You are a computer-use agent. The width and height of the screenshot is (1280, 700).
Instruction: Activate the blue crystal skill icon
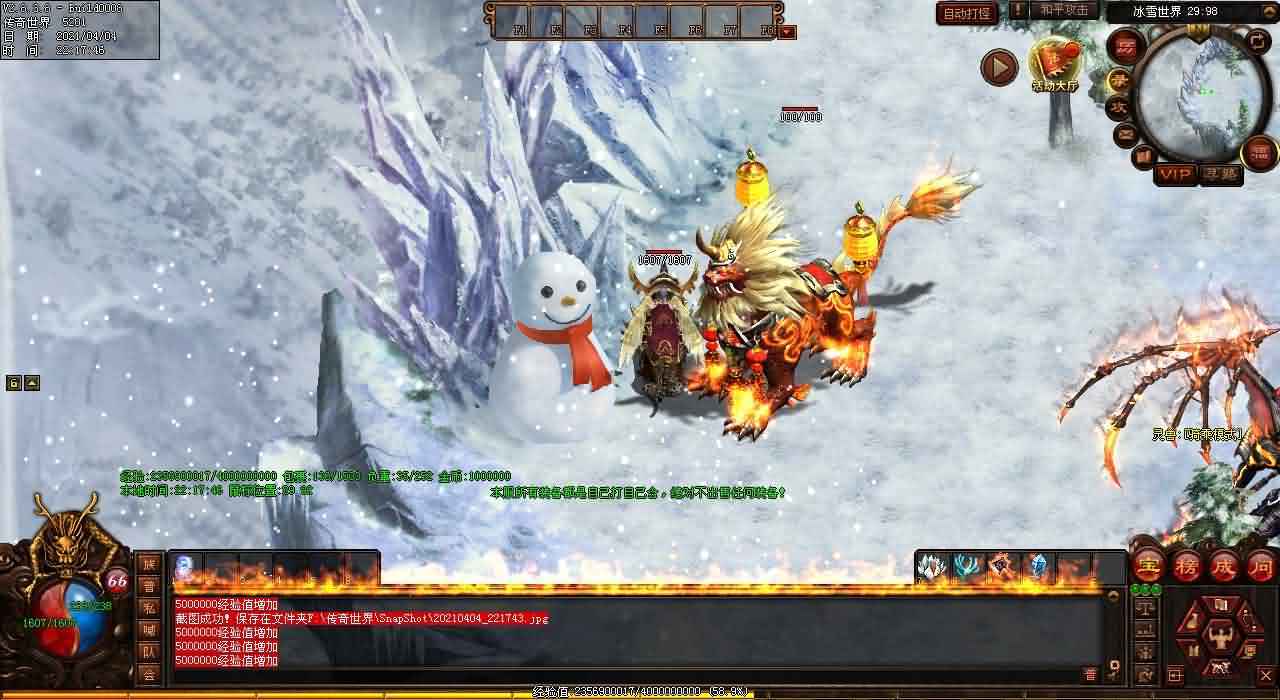tap(1040, 568)
